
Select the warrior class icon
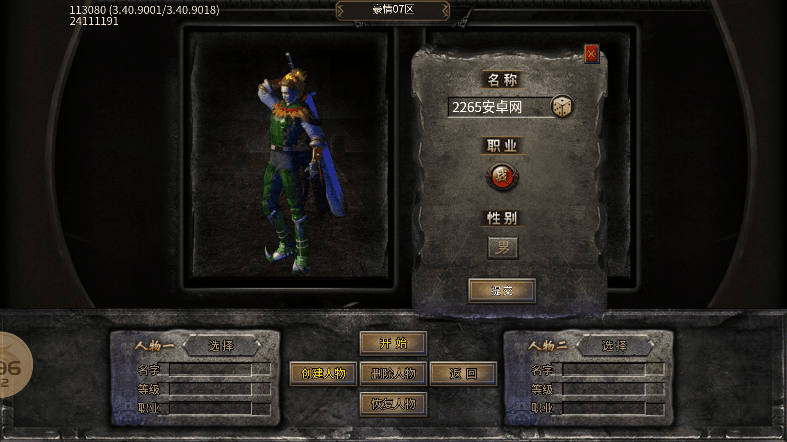pos(502,177)
